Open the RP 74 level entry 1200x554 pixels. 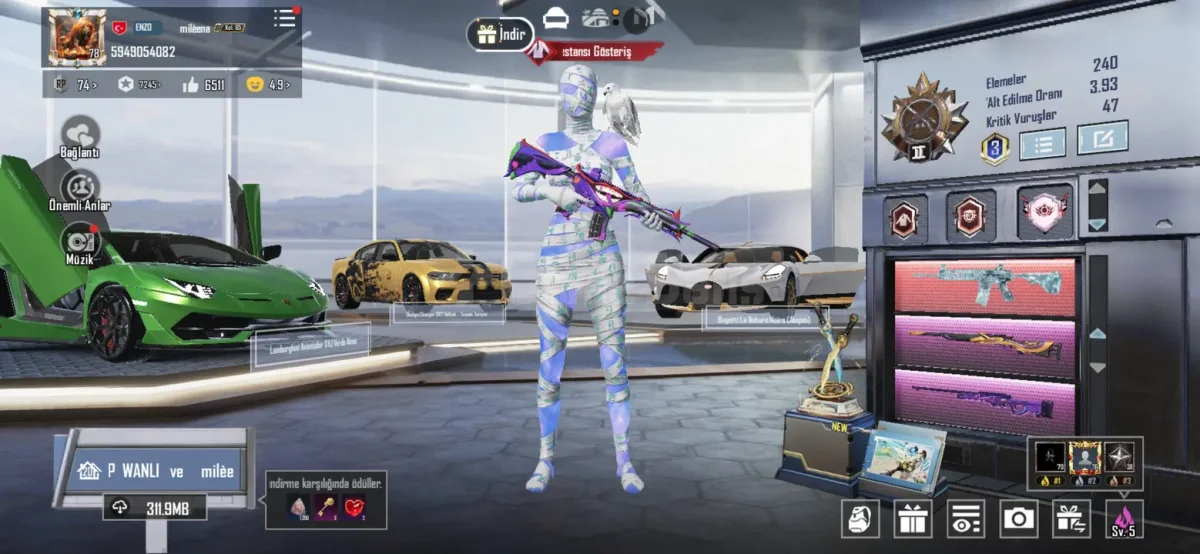click(x=74, y=85)
